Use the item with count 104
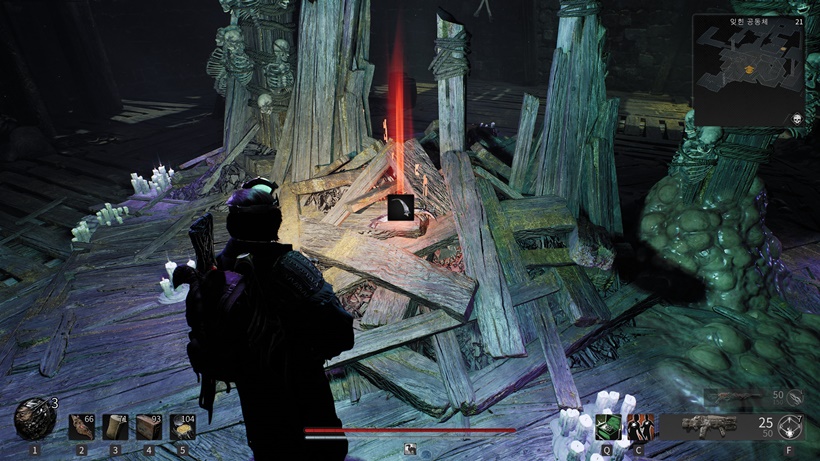The width and height of the screenshot is (820, 461). coord(183,427)
